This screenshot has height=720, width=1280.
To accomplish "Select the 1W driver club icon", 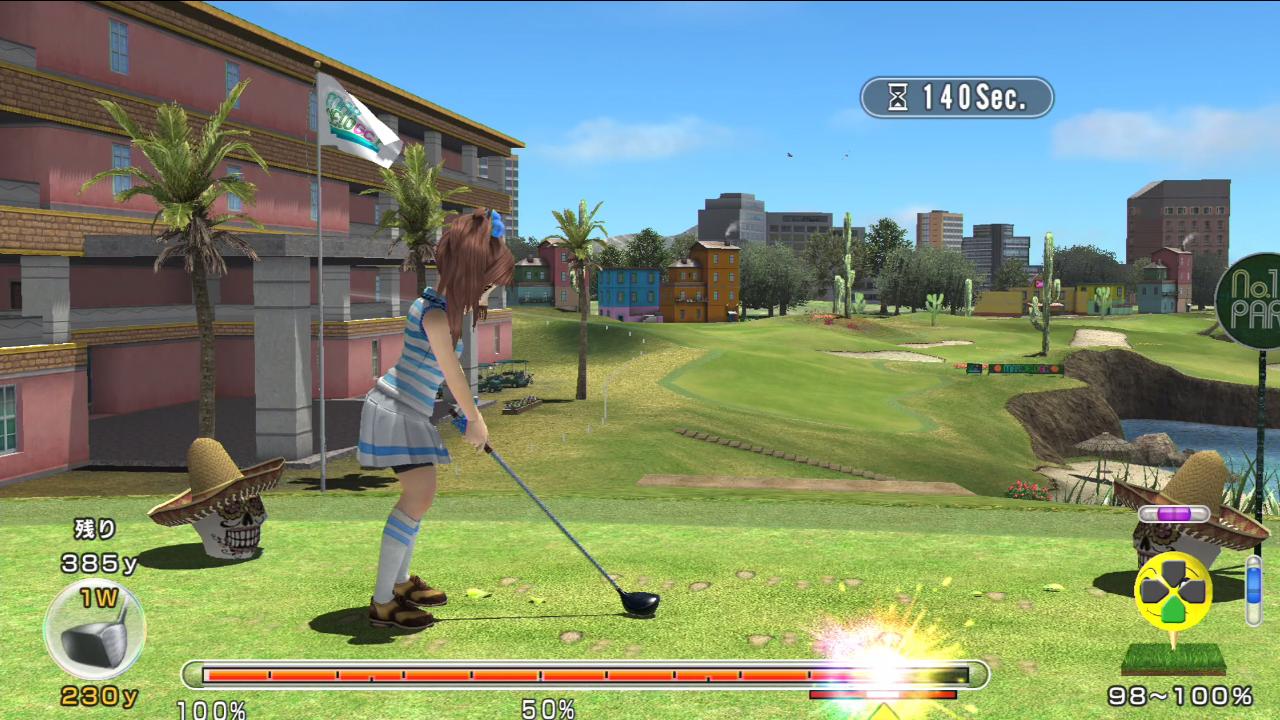I will coord(95,631).
